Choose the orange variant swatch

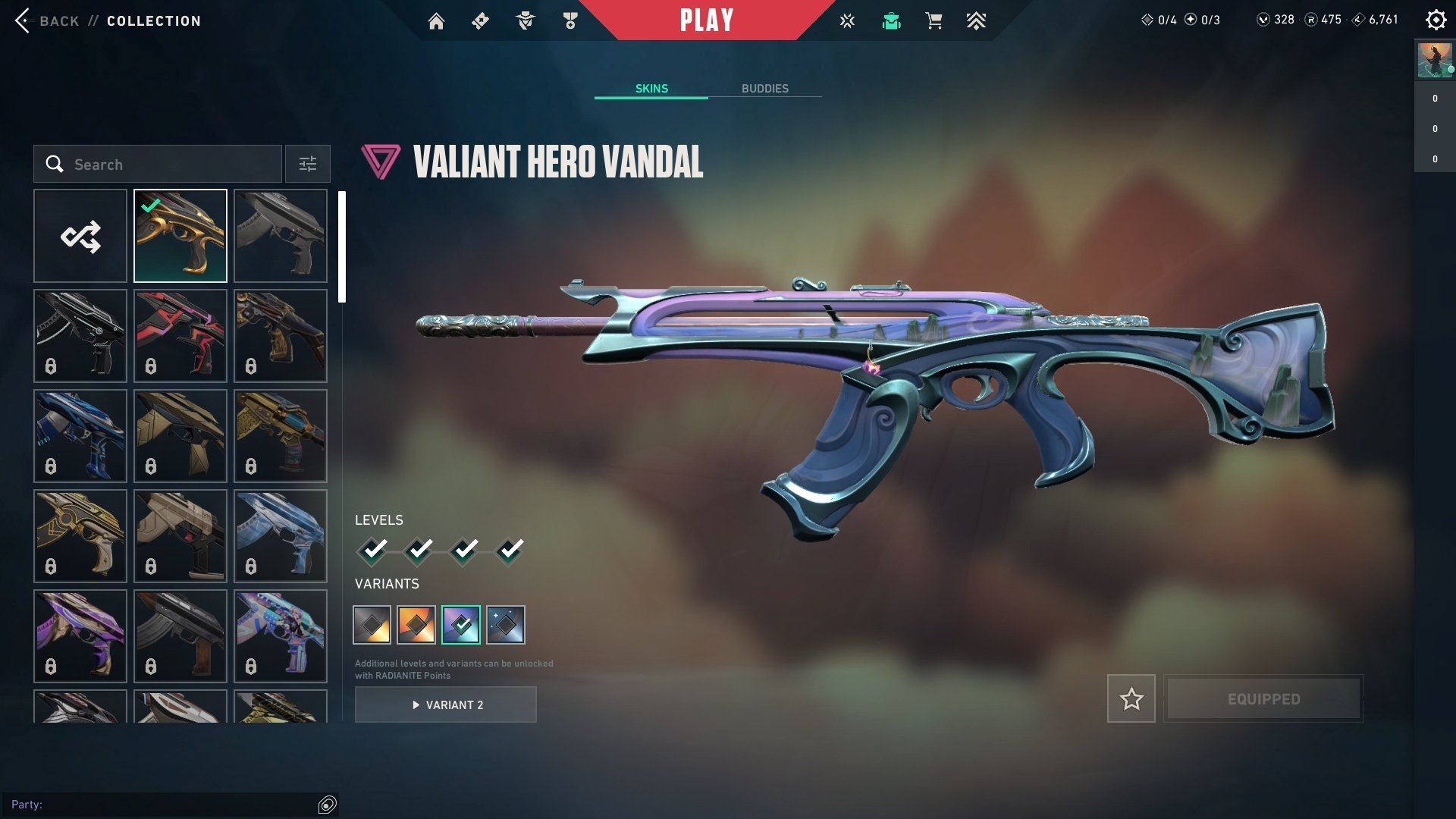[x=416, y=625]
